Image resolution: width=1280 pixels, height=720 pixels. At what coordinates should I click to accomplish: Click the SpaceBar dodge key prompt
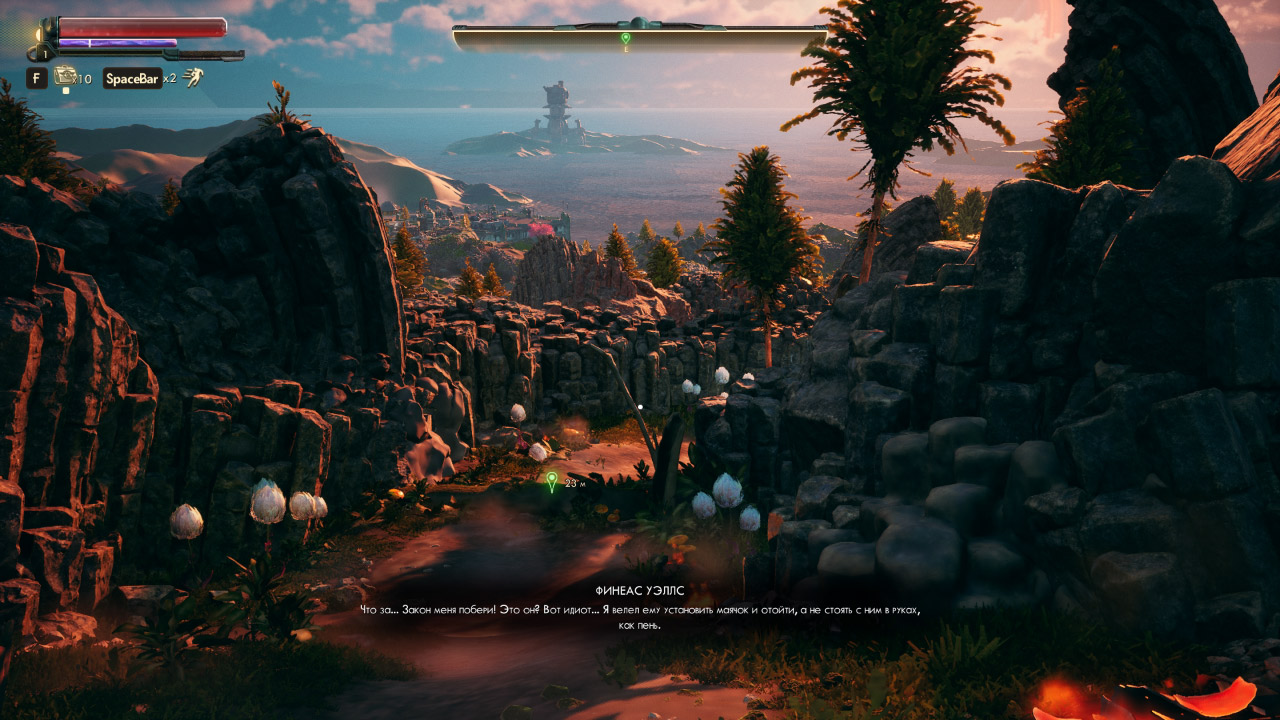pyautogui.click(x=133, y=78)
